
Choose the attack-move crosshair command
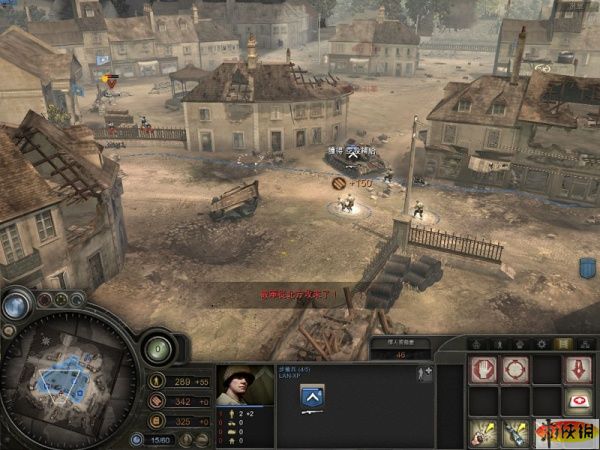tap(515, 370)
